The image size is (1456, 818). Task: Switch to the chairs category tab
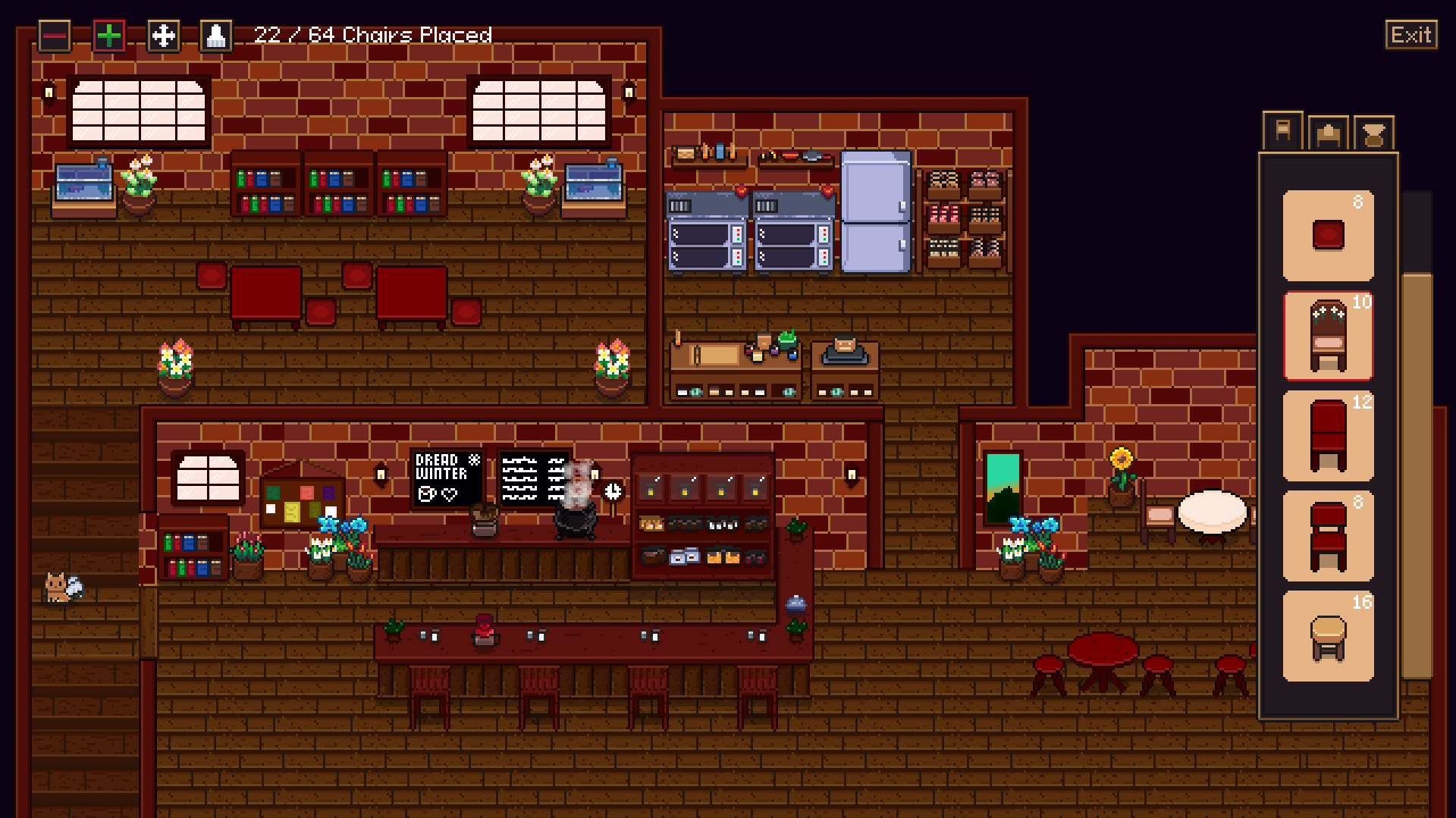[x=1282, y=132]
